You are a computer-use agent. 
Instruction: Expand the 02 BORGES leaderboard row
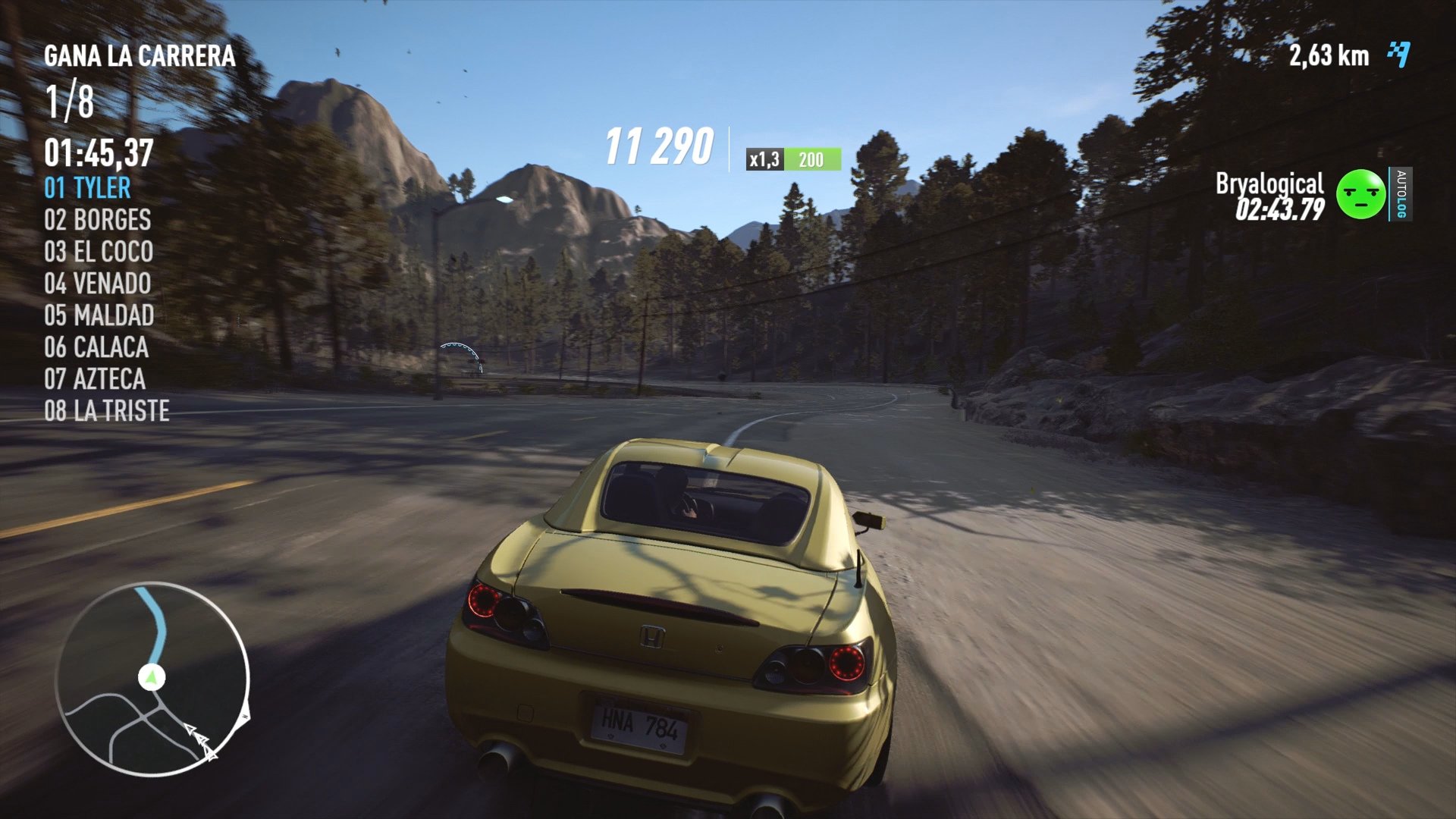tap(97, 221)
